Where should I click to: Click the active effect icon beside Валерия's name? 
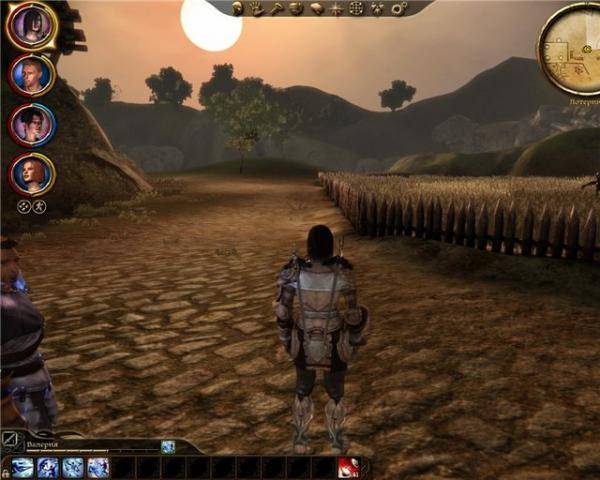click(168, 447)
